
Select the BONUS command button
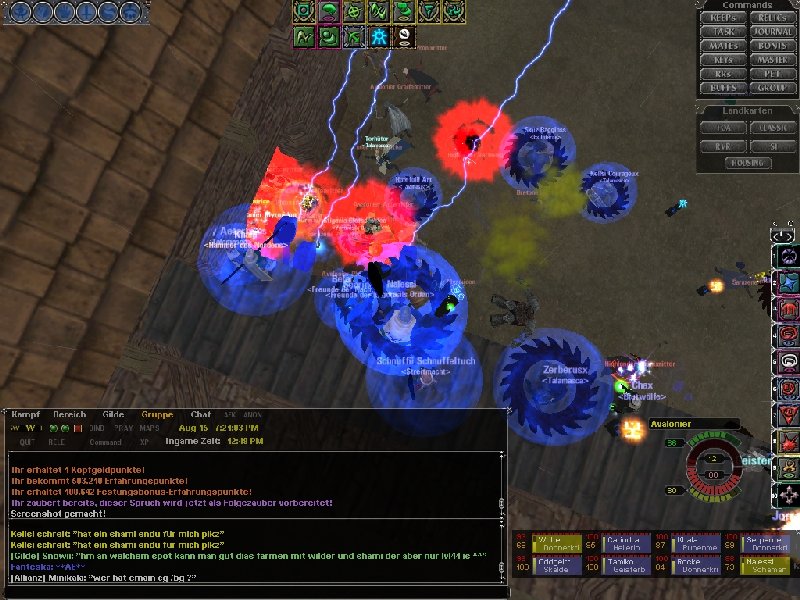[772, 46]
